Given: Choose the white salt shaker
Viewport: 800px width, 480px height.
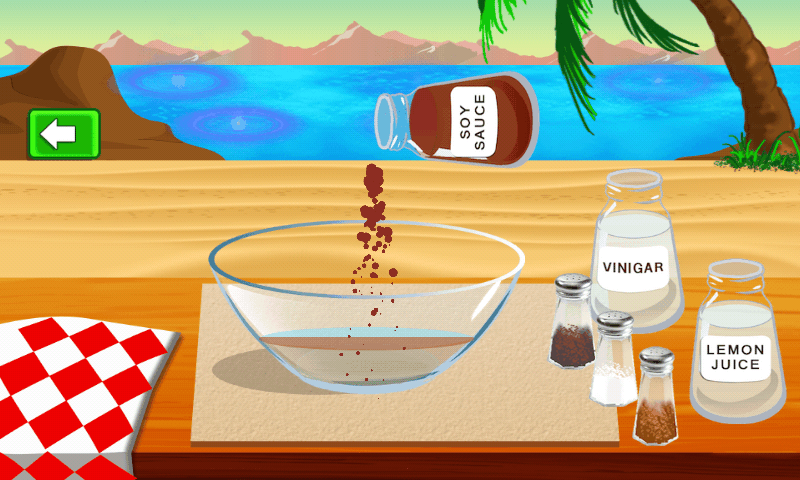Looking at the screenshot, I should [x=612, y=360].
